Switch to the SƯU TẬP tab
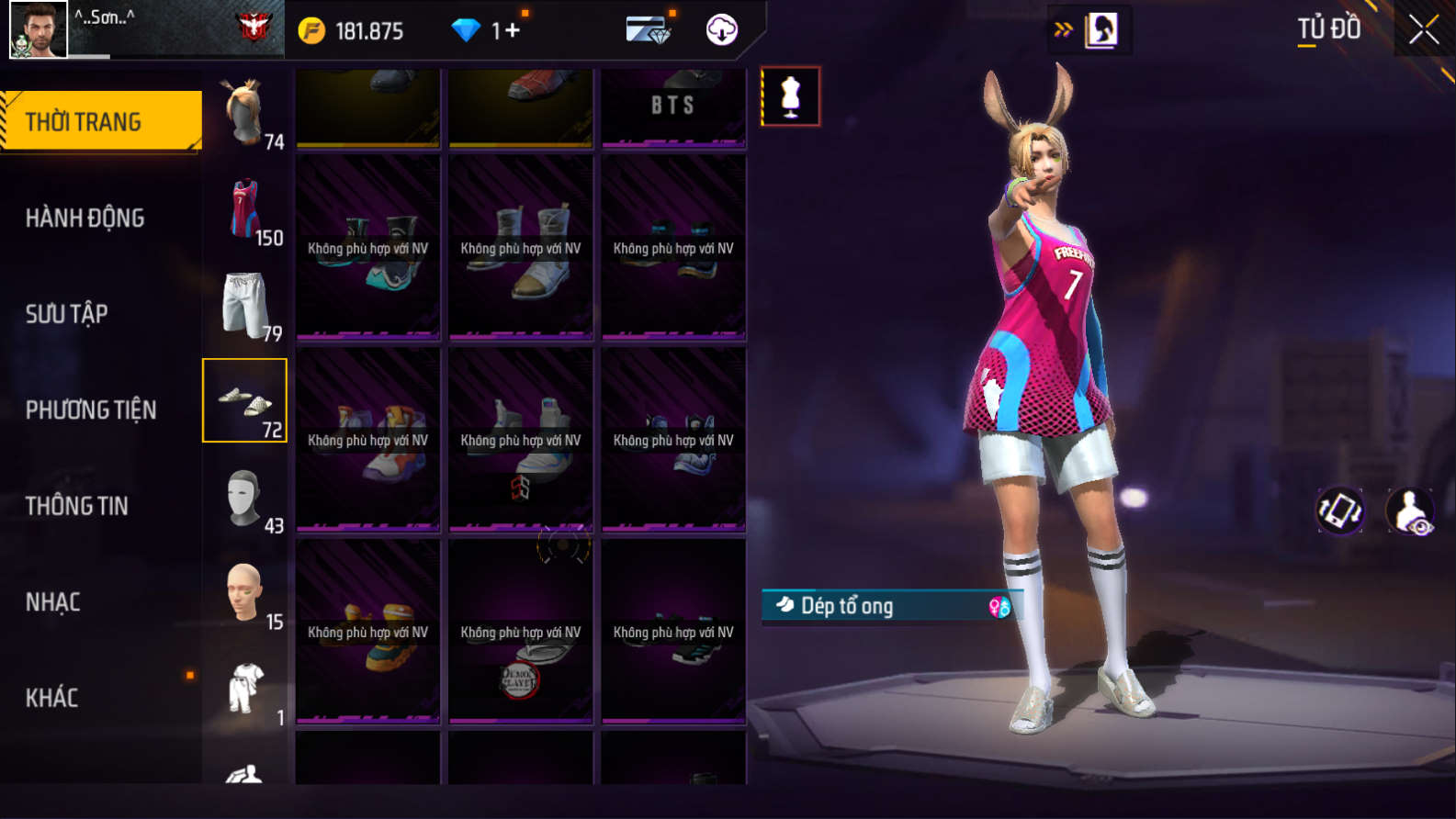 67,314
